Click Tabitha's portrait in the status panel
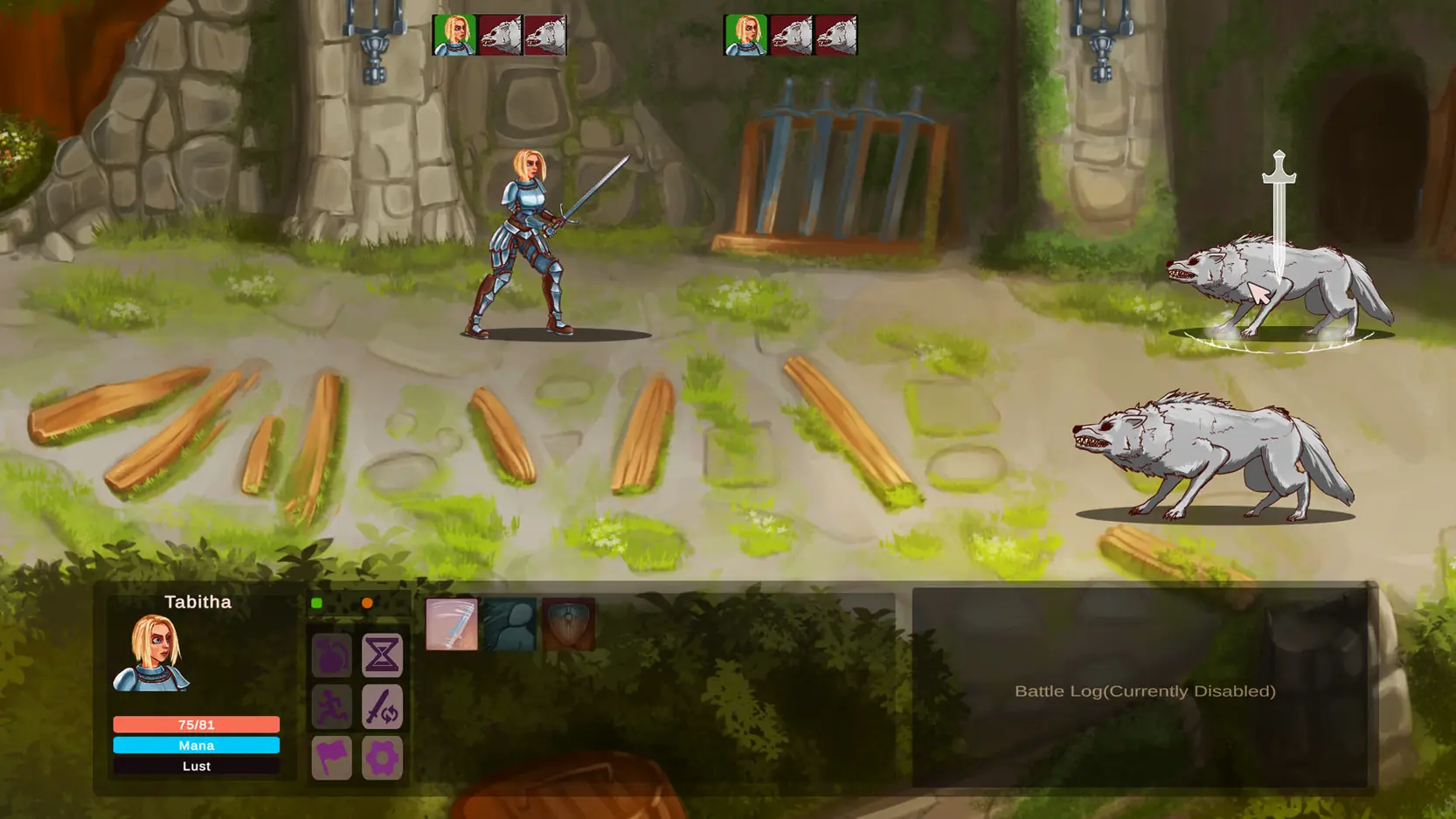The height and width of the screenshot is (819, 1456). [152, 653]
